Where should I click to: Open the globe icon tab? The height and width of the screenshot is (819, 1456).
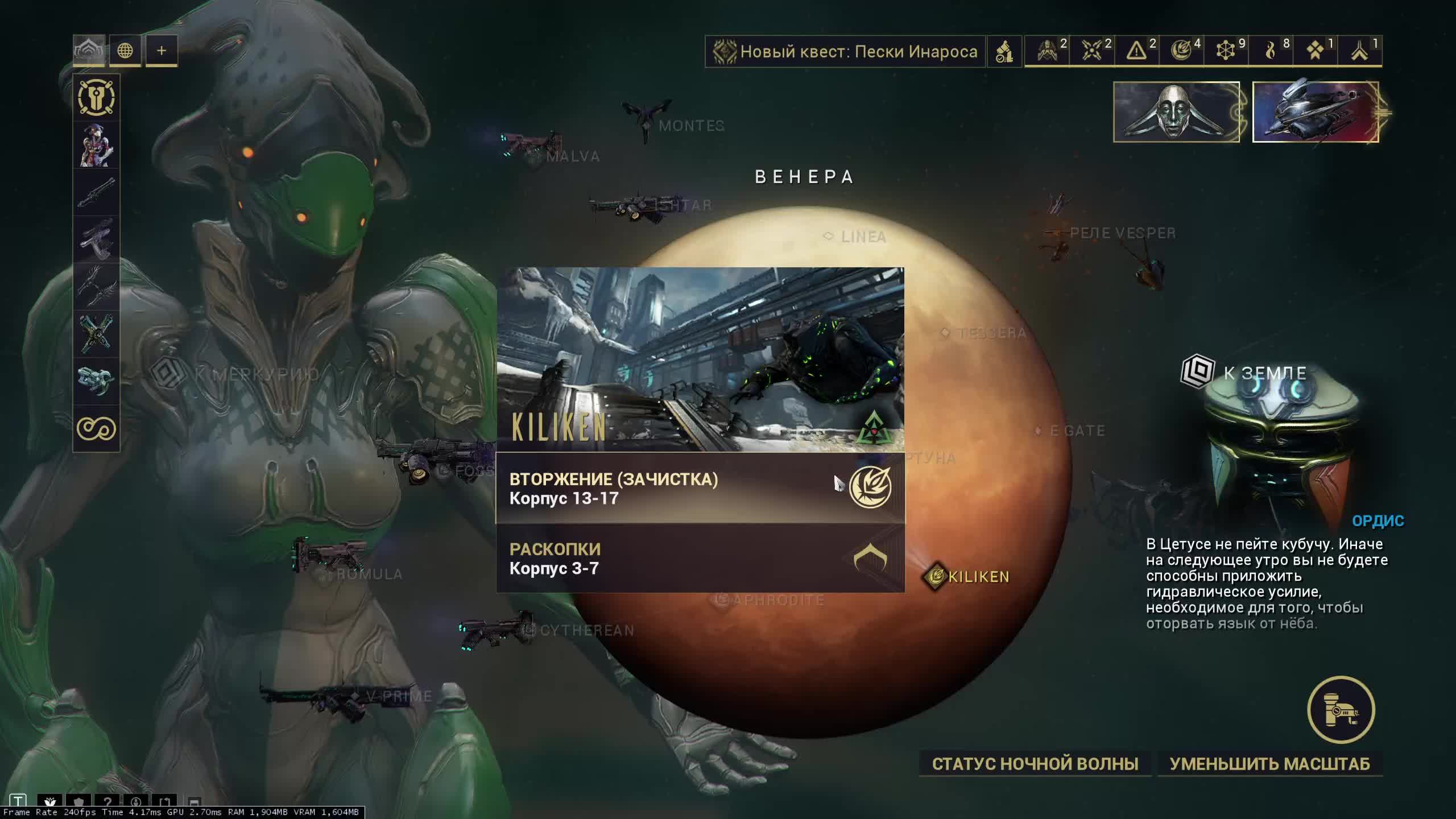point(125,51)
